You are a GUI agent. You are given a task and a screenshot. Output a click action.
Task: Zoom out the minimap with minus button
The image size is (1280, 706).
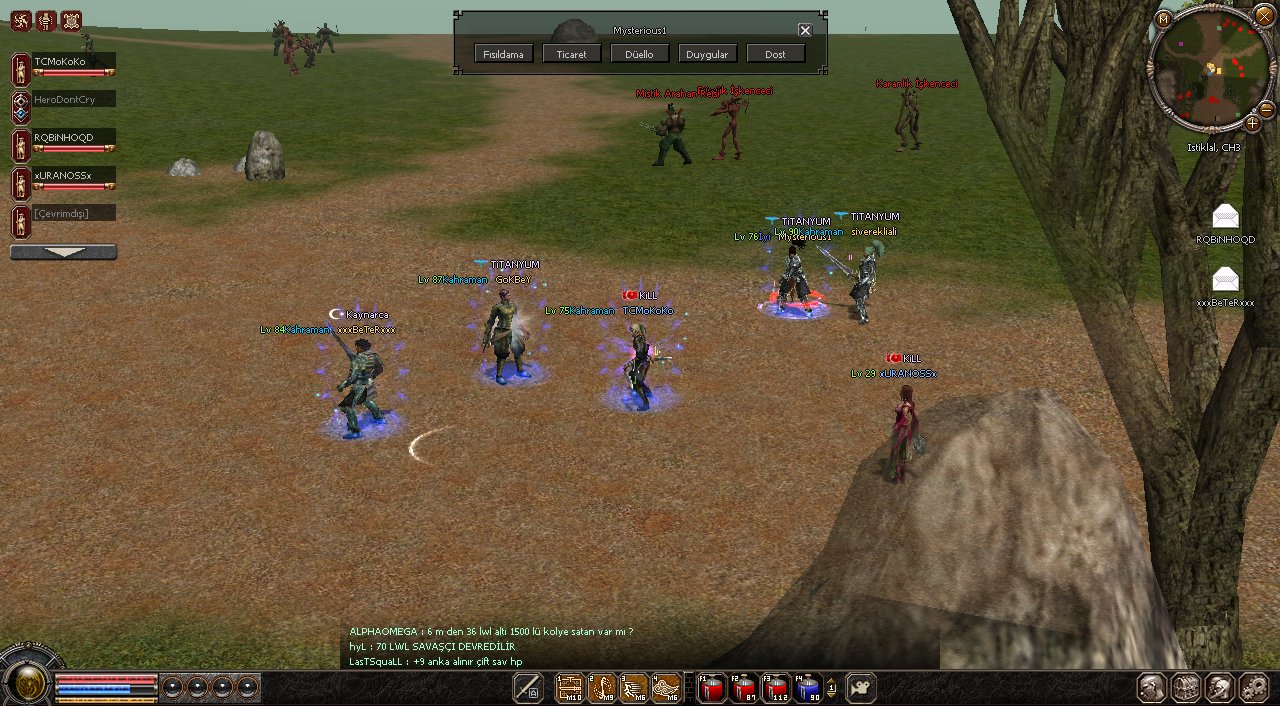click(1266, 108)
